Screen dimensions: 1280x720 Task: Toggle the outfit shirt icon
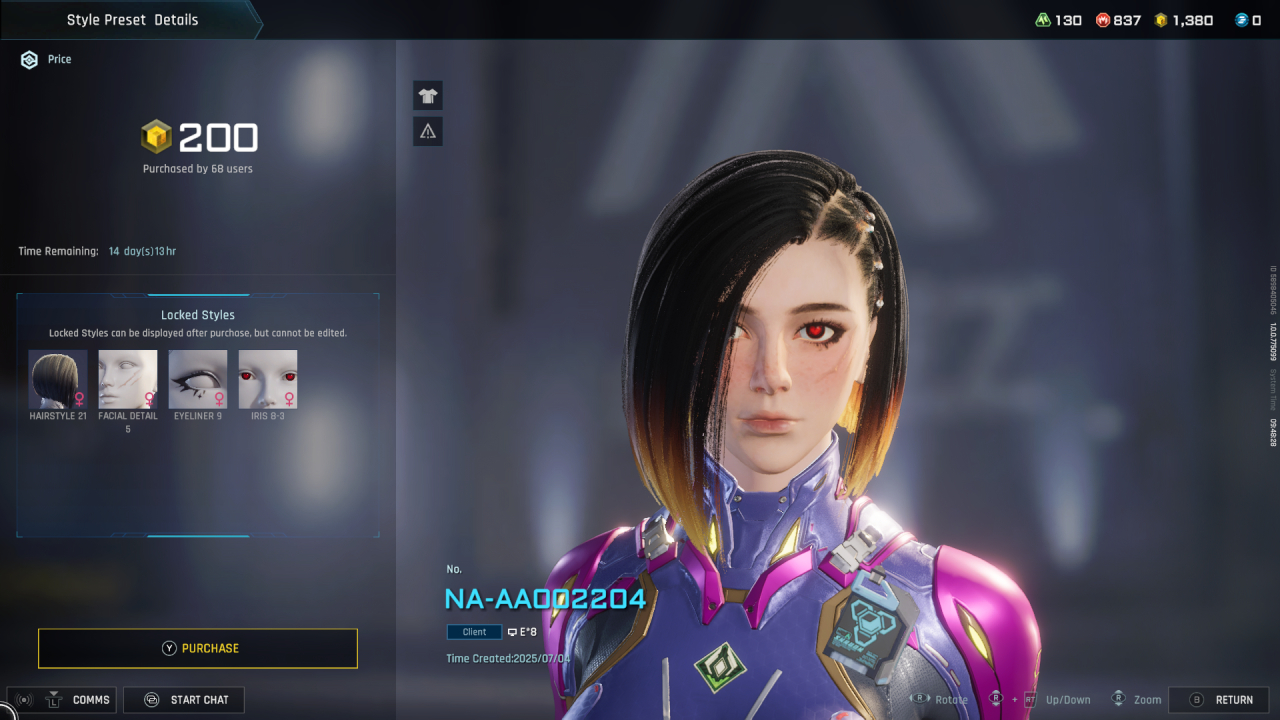[428, 96]
